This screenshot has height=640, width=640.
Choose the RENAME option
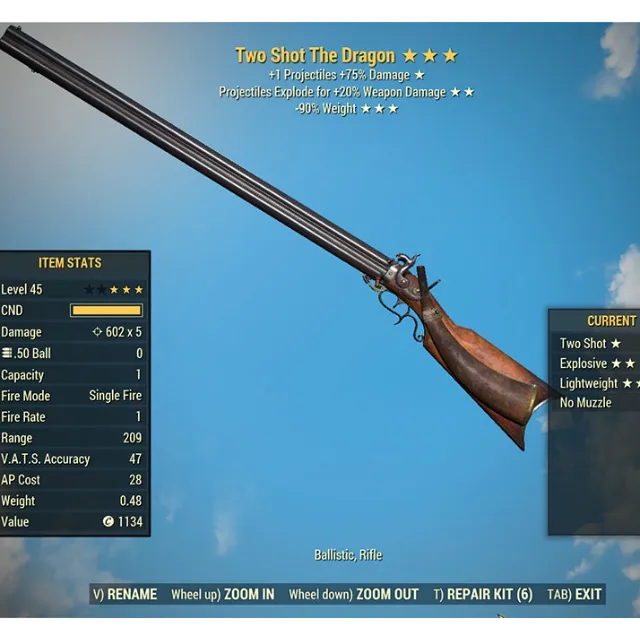[125, 594]
